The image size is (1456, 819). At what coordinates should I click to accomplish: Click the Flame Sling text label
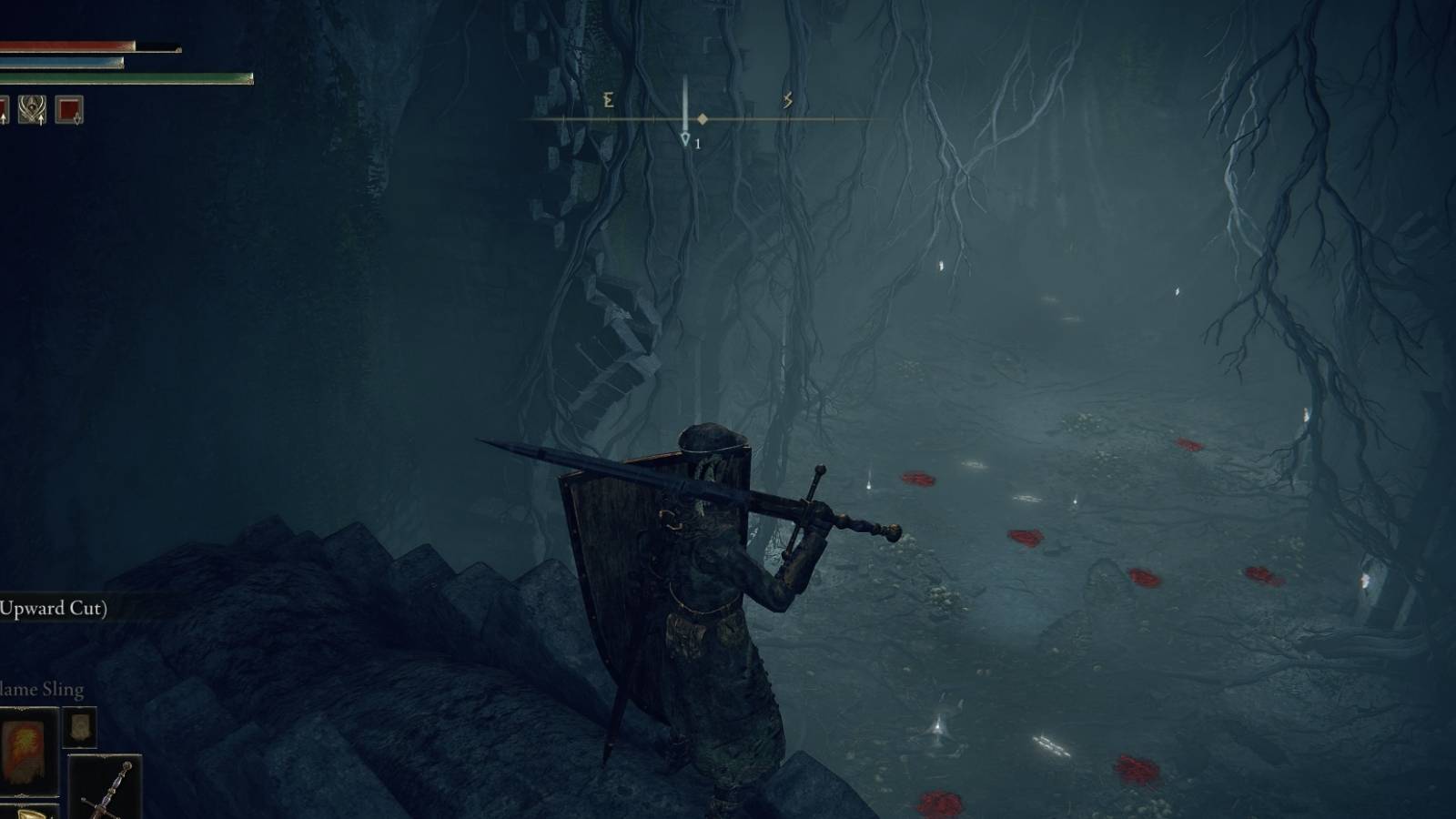tap(40, 689)
